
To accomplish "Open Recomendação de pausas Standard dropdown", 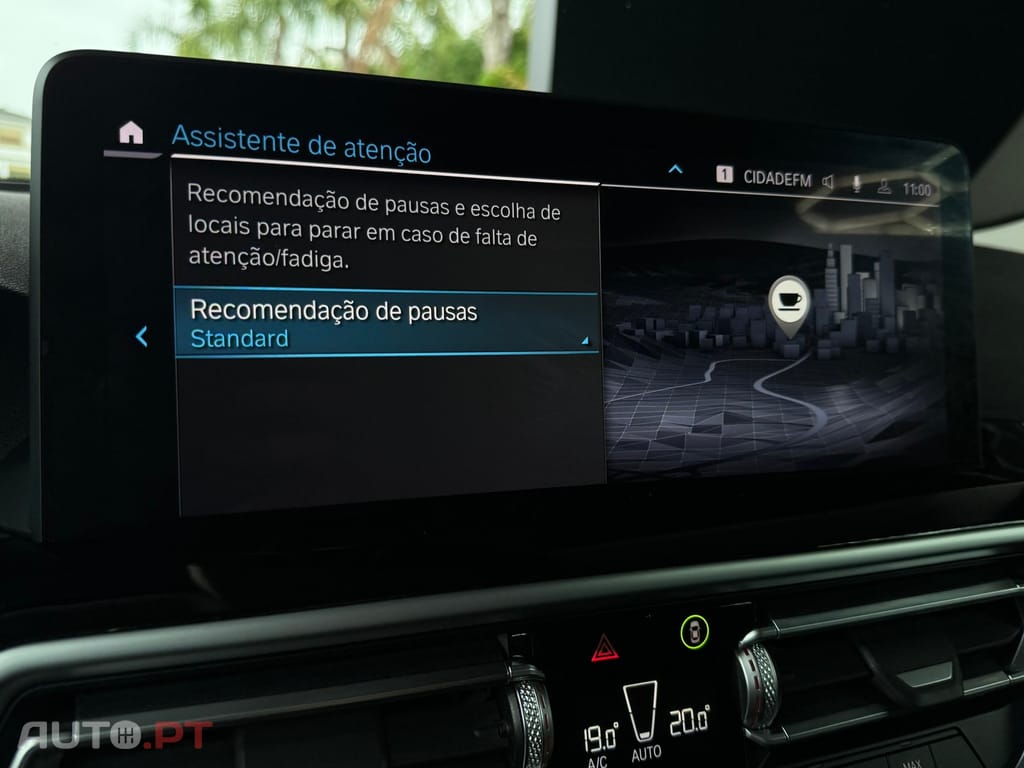I will pyautogui.click(x=387, y=324).
